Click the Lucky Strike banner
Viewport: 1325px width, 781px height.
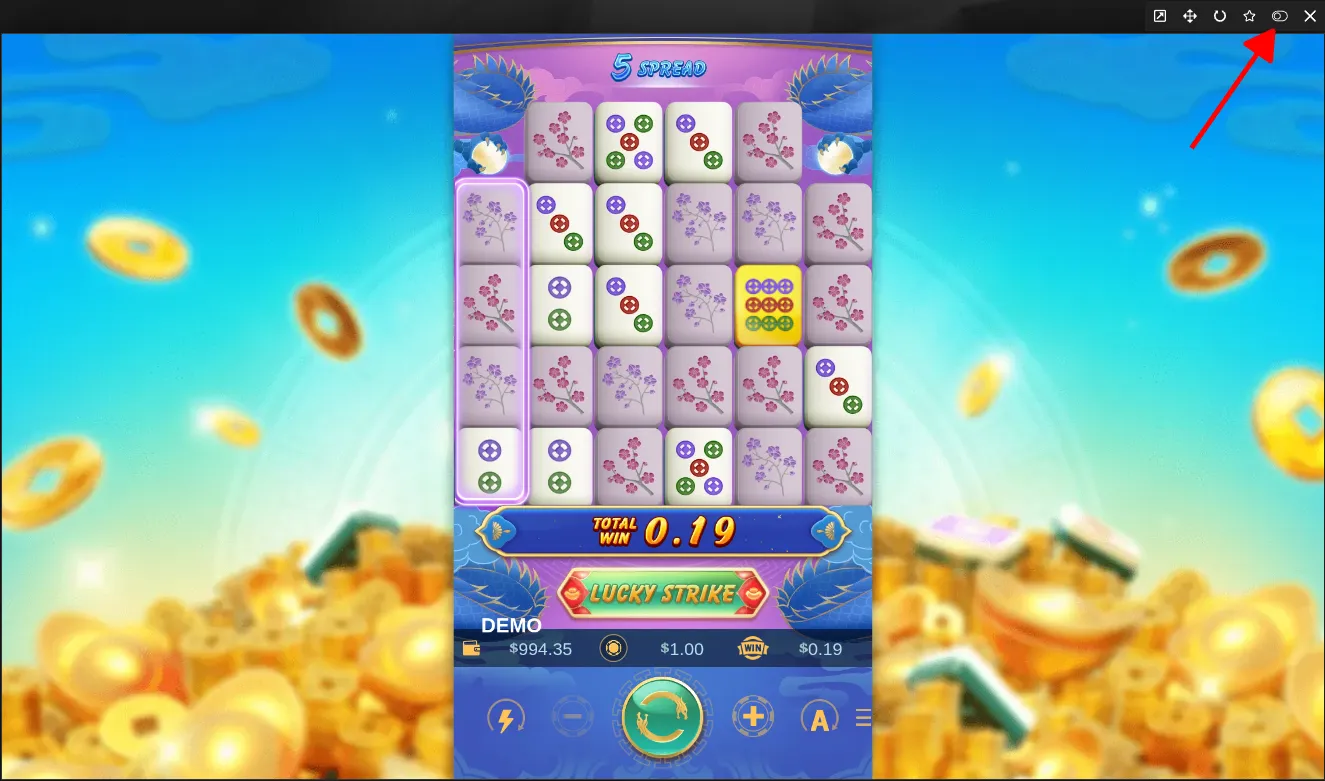[662, 594]
